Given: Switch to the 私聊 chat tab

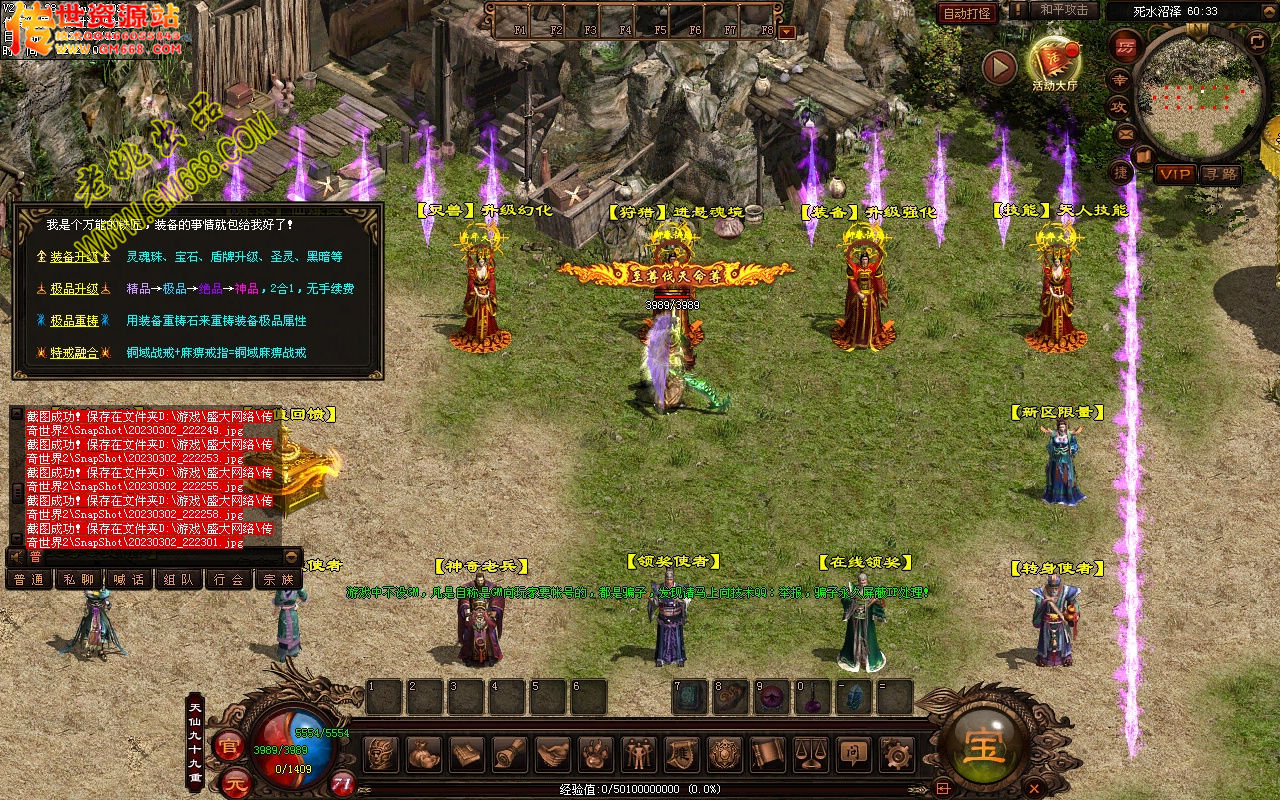Looking at the screenshot, I should 79,579.
